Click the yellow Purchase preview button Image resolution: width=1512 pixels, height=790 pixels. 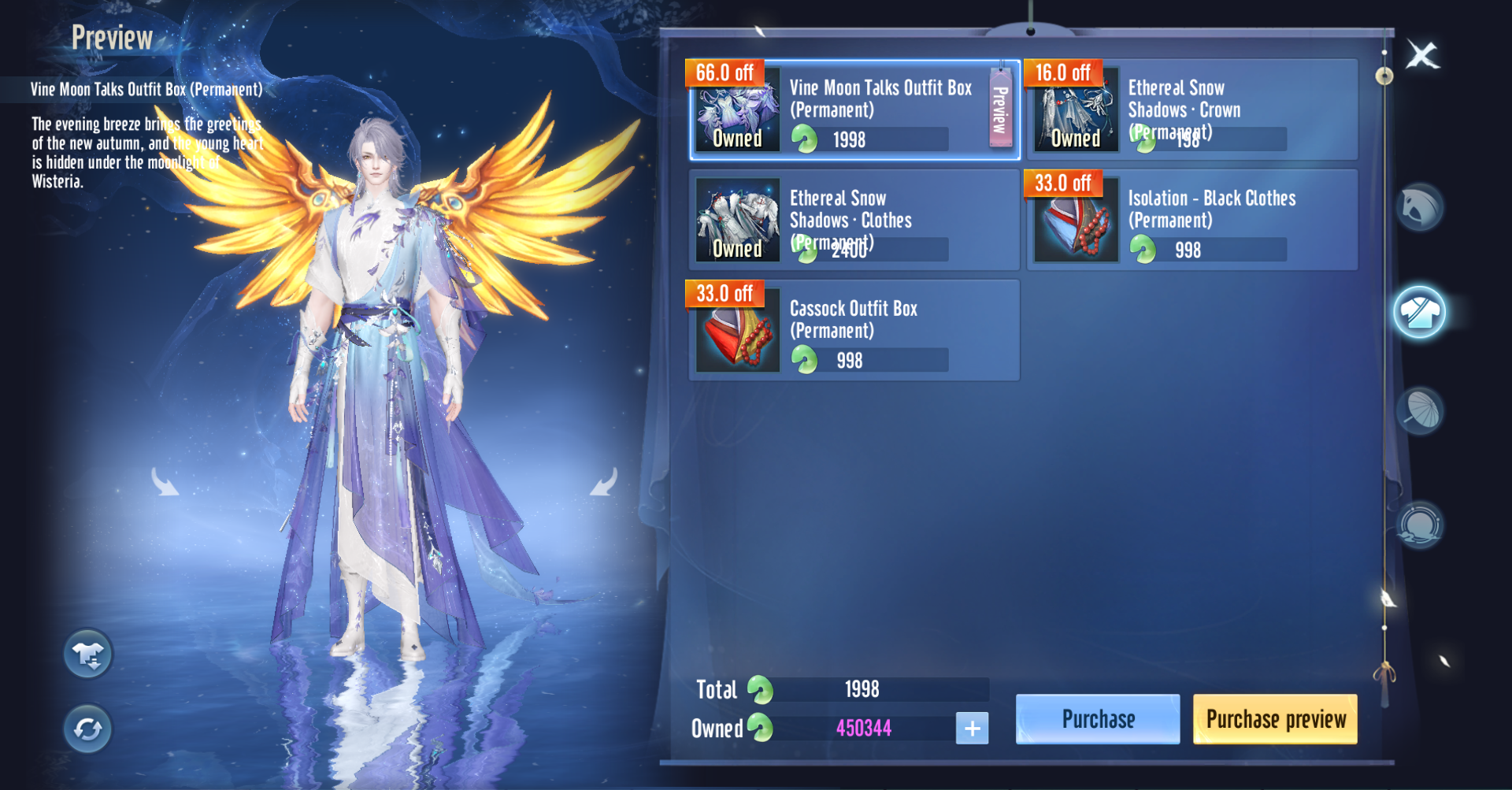pos(1275,719)
